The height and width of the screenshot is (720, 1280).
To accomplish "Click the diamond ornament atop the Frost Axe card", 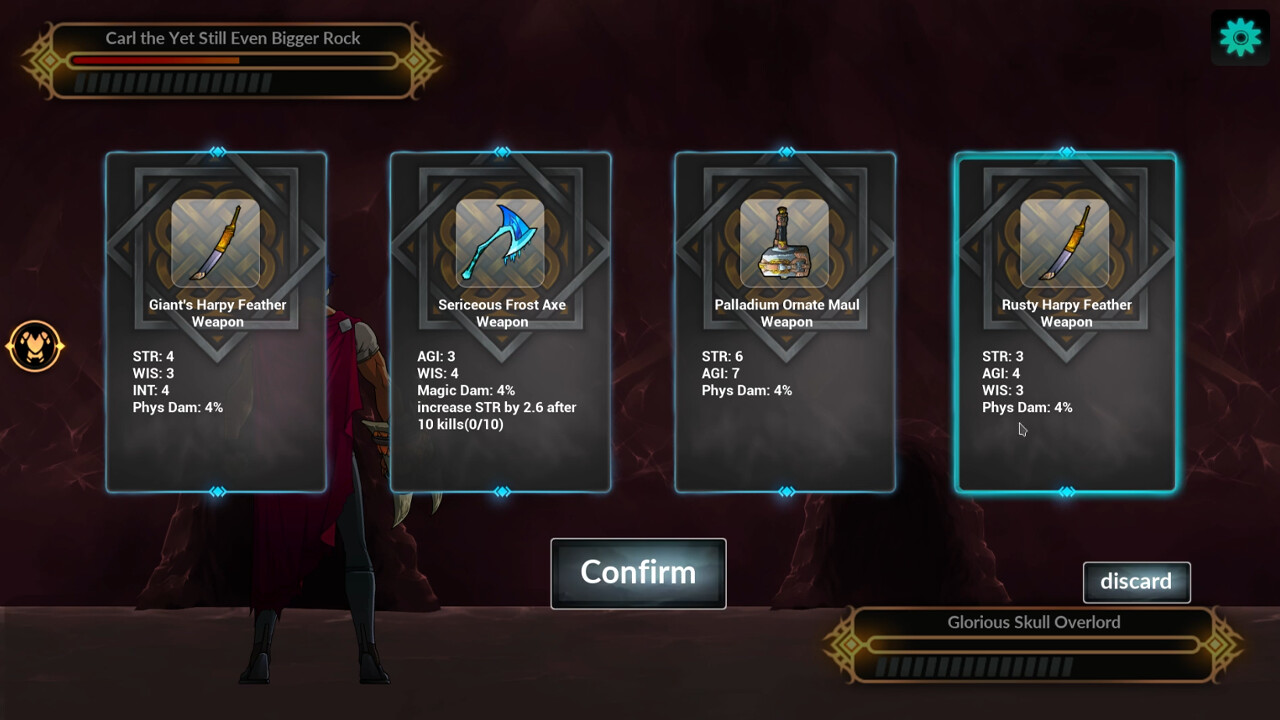I will point(501,152).
